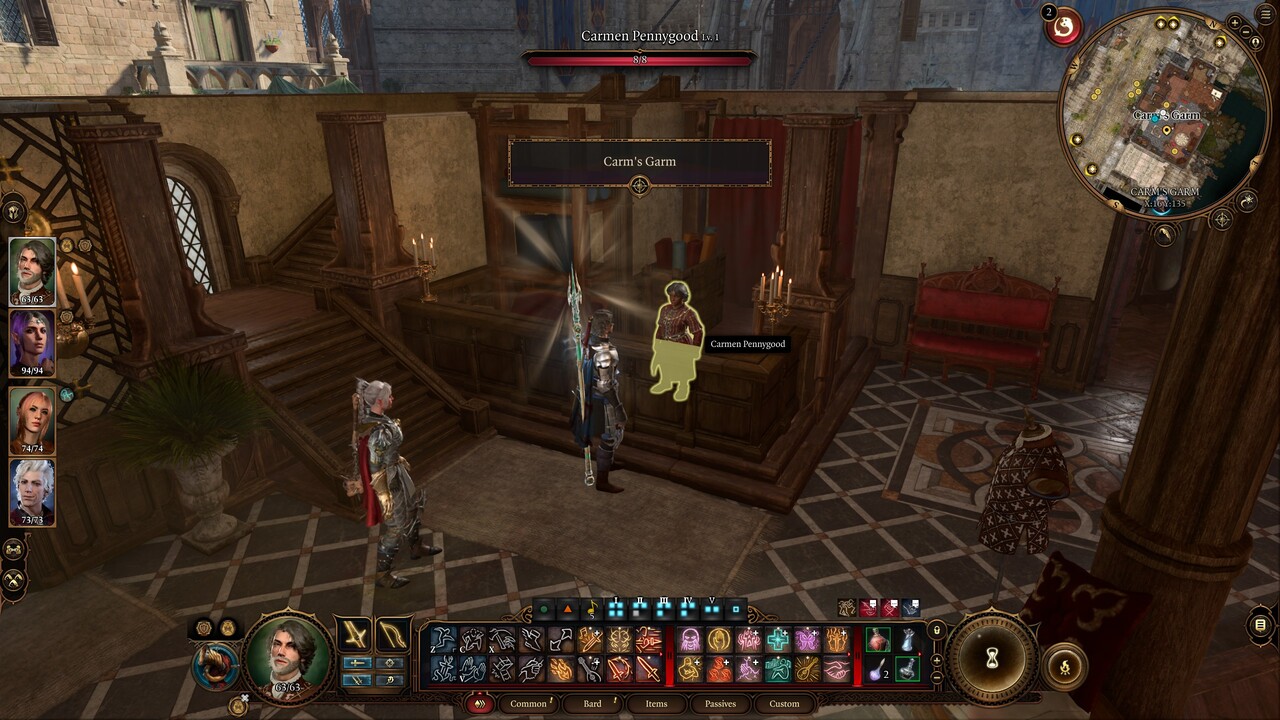Open the camp menu via the campfire icon
Viewport: 1280px width, 720px height.
point(1064,666)
